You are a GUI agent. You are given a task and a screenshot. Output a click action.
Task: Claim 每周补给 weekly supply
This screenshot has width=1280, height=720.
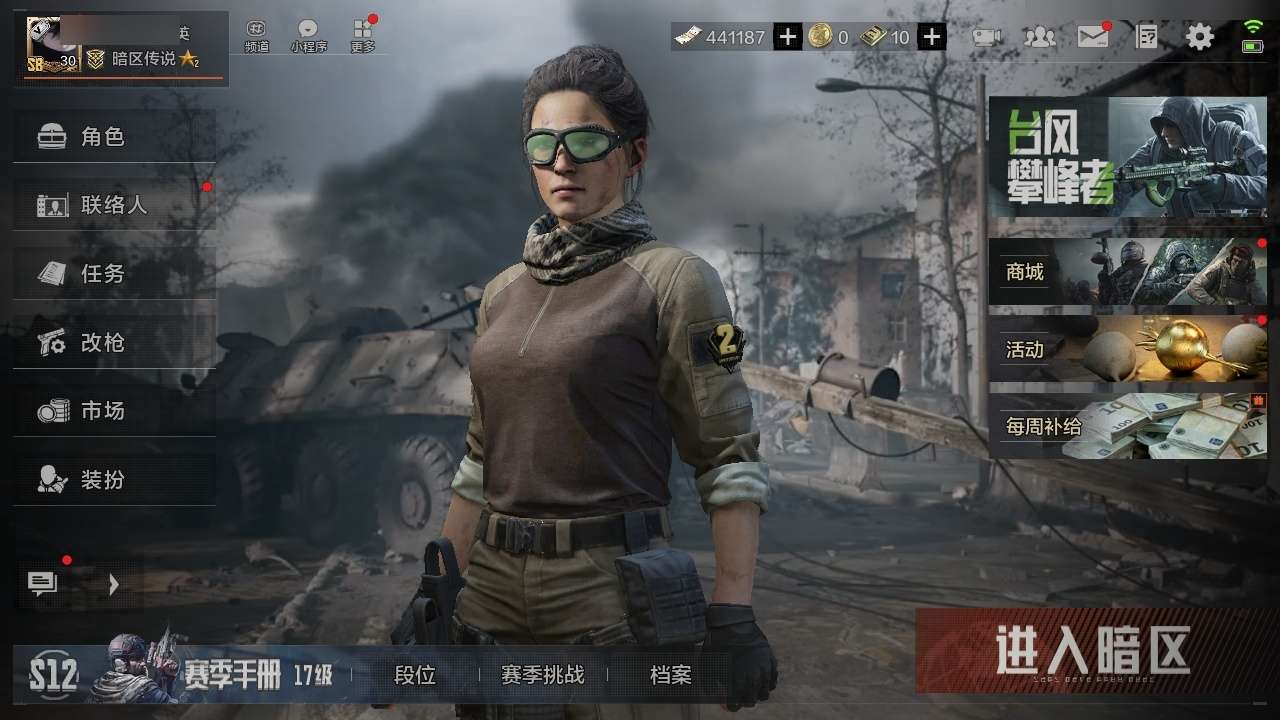coord(1127,427)
